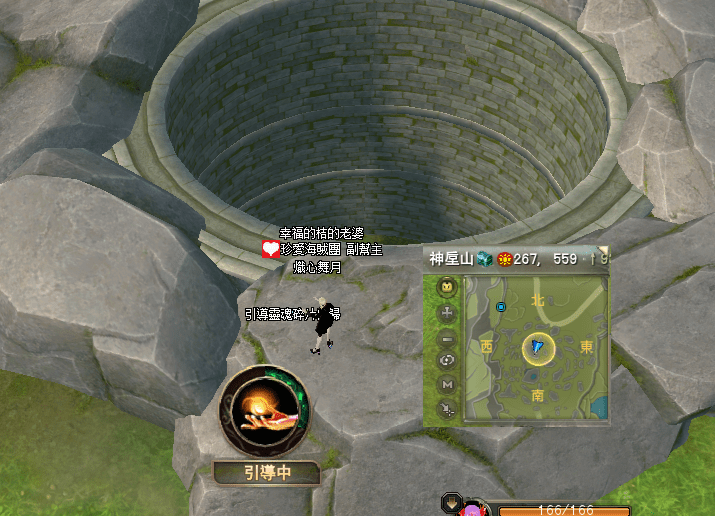
Task: Zoom in the minimap with plus button
Action: [x=446, y=312]
